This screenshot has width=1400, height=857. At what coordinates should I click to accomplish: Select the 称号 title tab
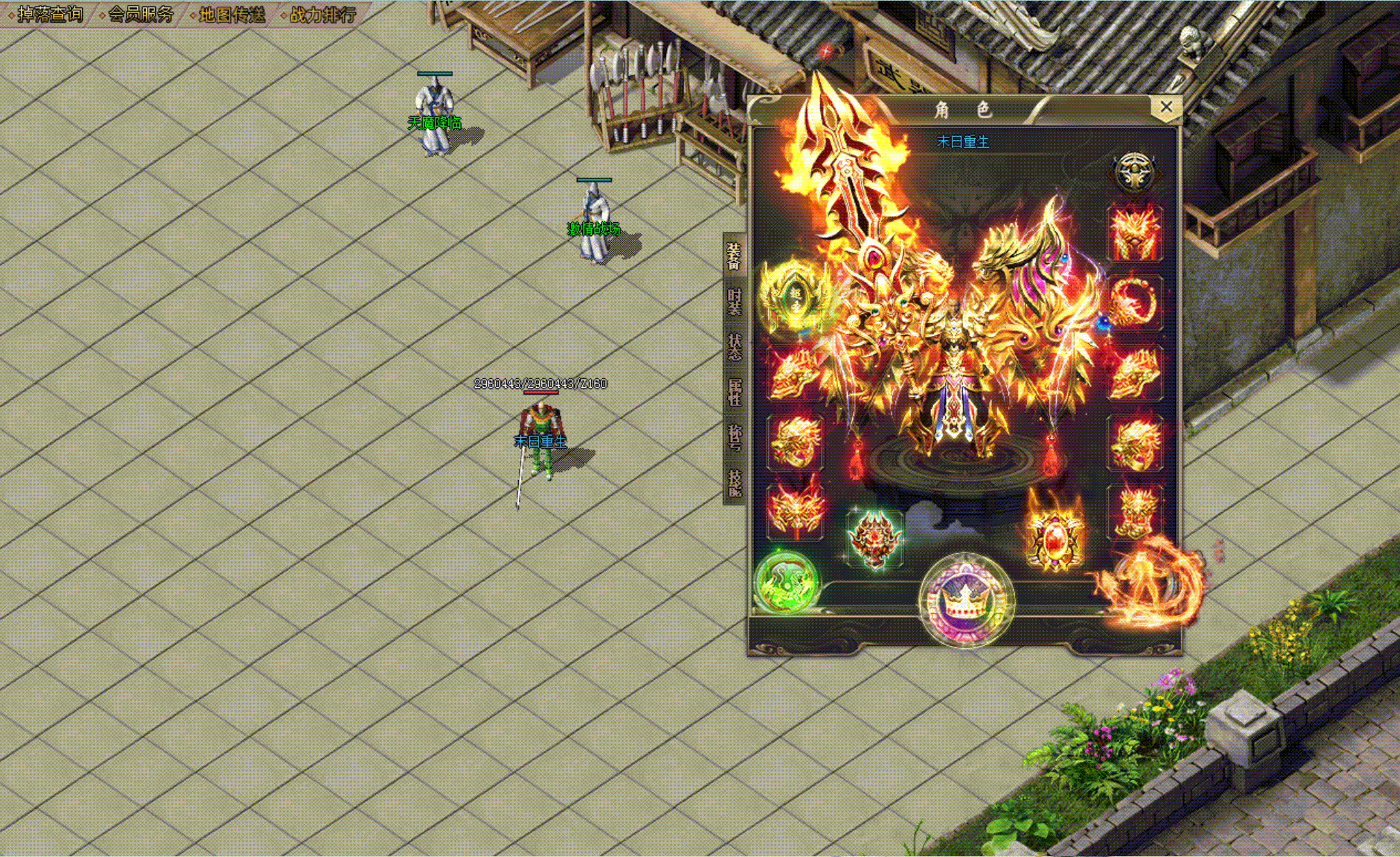[734, 437]
